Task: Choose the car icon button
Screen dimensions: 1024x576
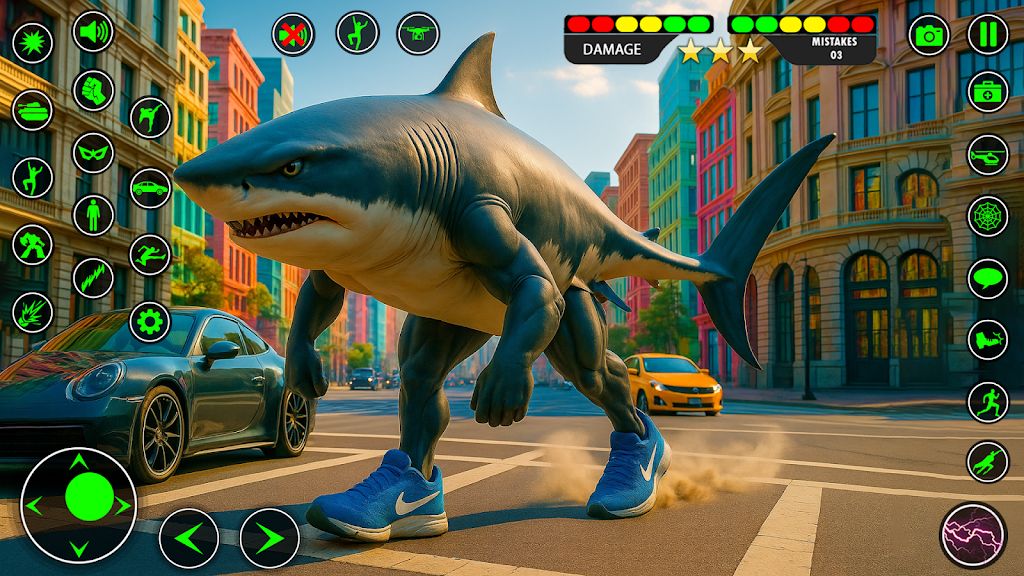Action: (x=150, y=187)
